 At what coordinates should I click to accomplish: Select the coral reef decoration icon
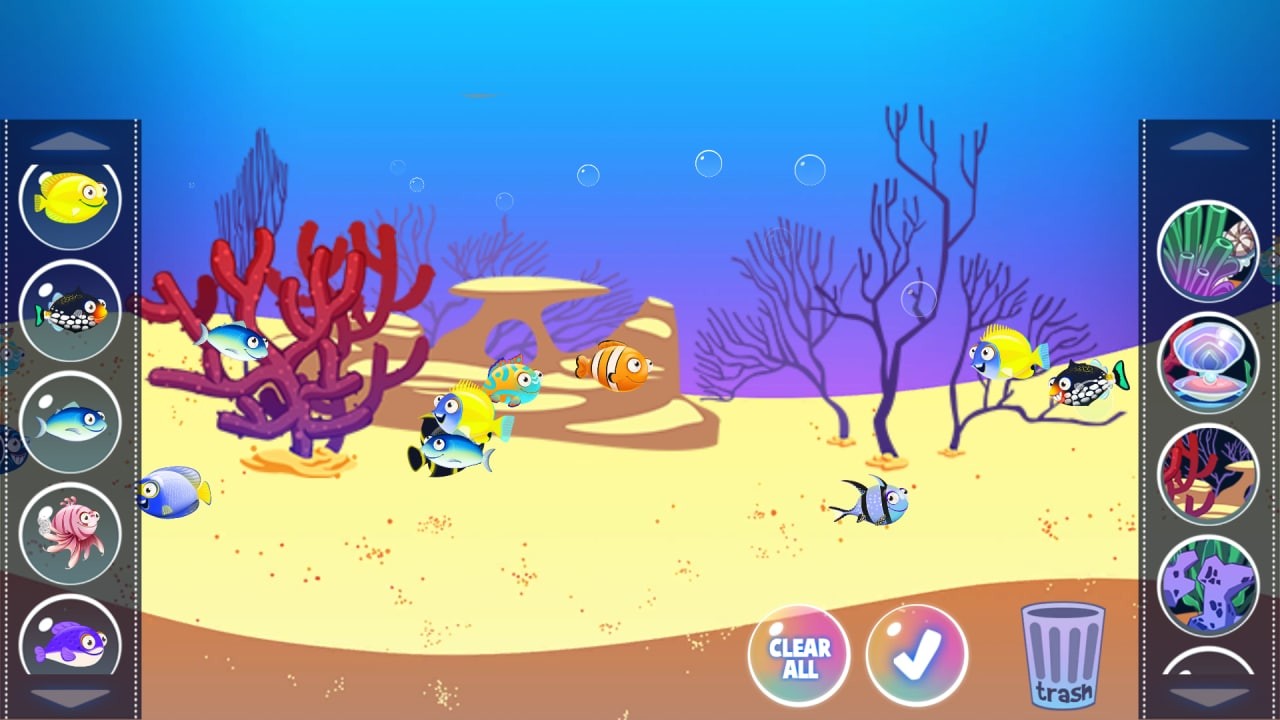[x=1208, y=250]
